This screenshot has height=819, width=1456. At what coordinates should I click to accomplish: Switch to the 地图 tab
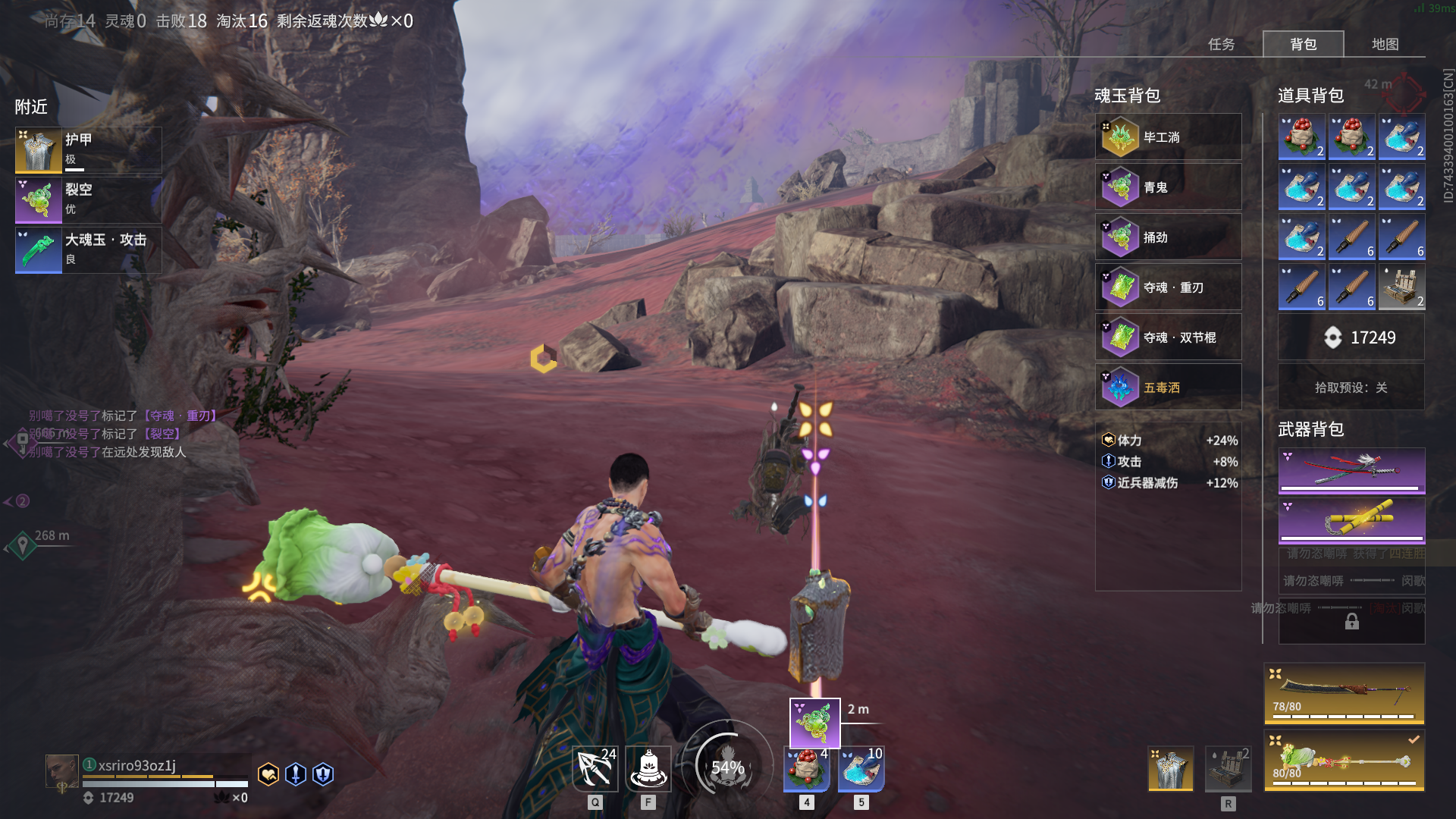[x=1385, y=44]
